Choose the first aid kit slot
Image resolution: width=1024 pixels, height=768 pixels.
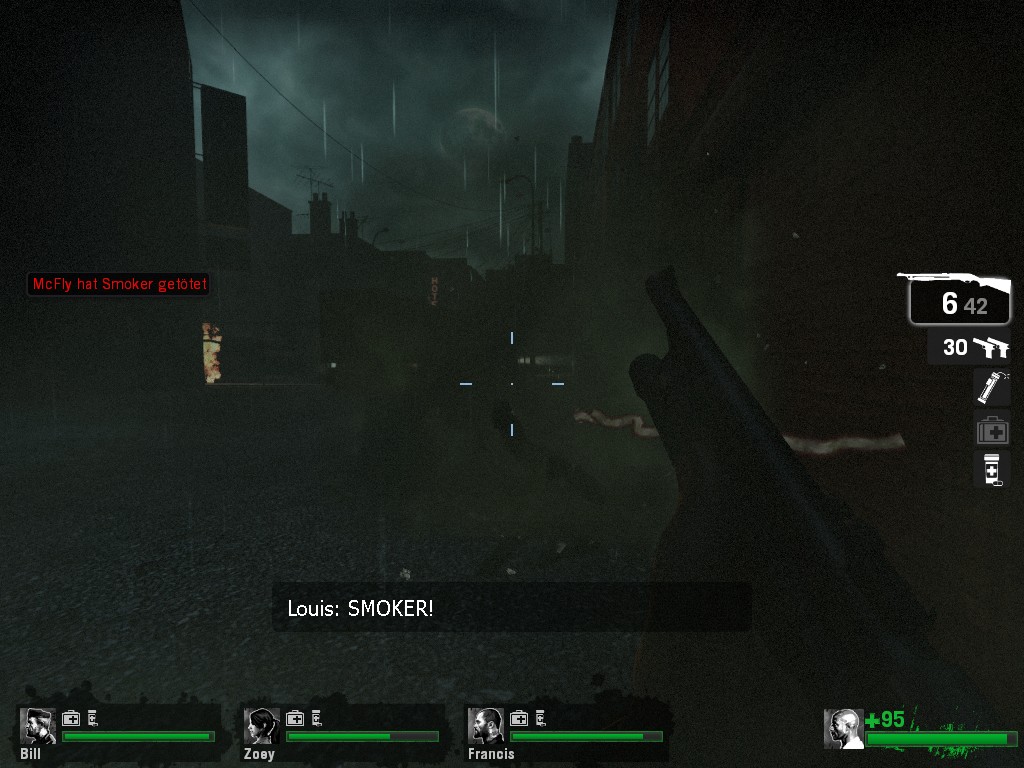tap(991, 430)
